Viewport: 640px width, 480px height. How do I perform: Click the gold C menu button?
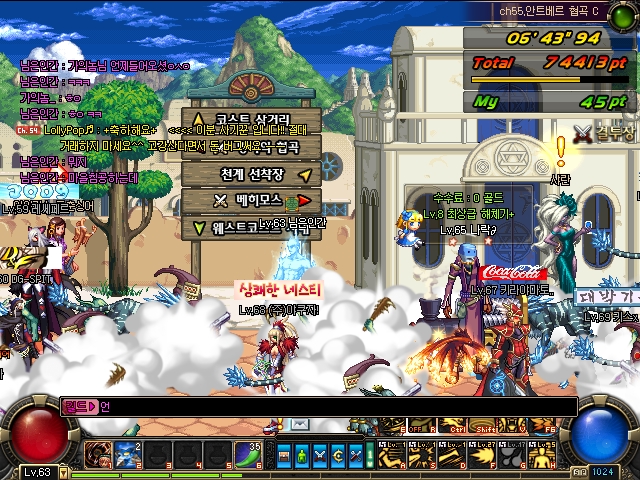pyautogui.click(x=339, y=455)
